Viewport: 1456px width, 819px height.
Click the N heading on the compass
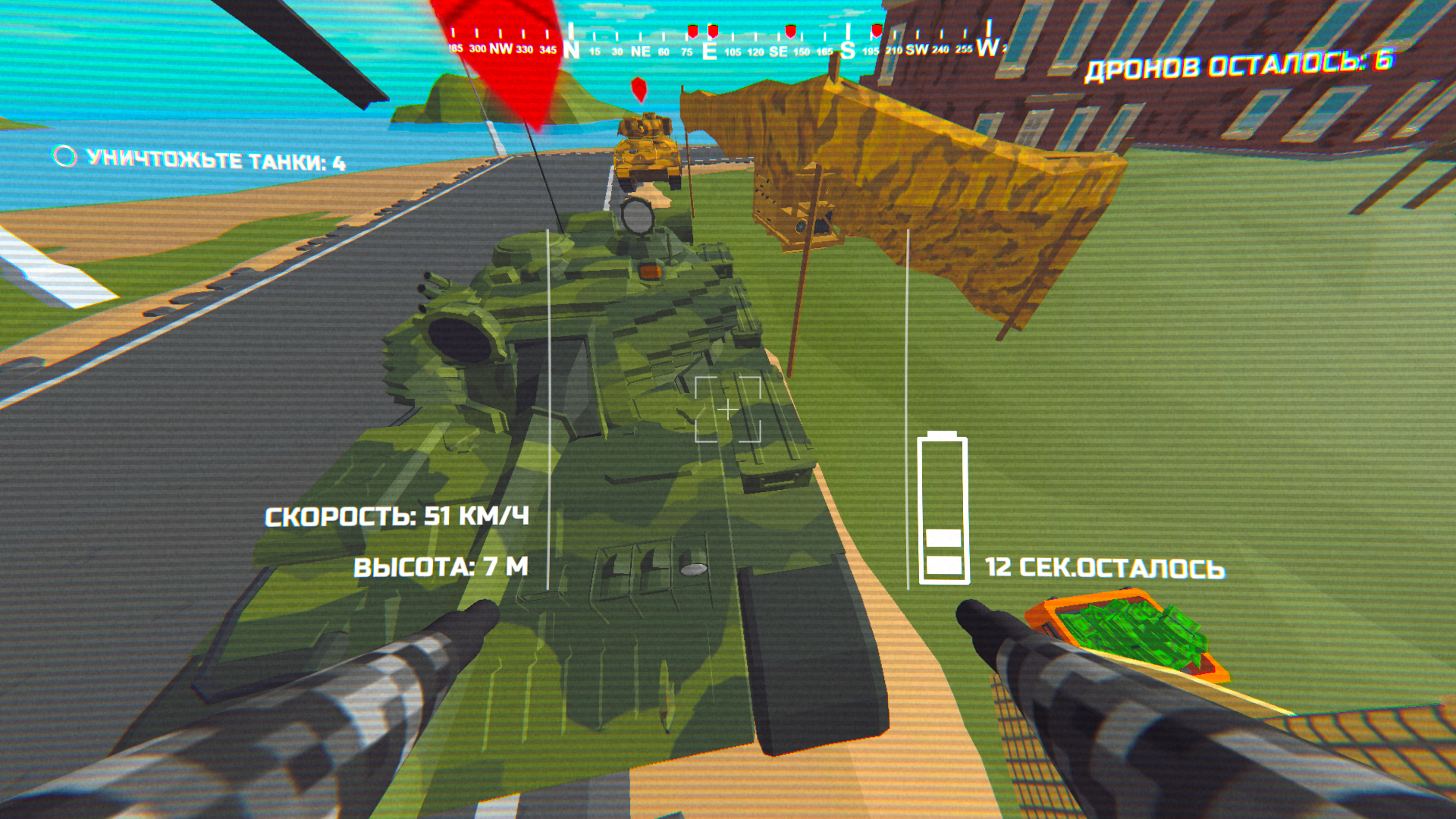click(570, 47)
